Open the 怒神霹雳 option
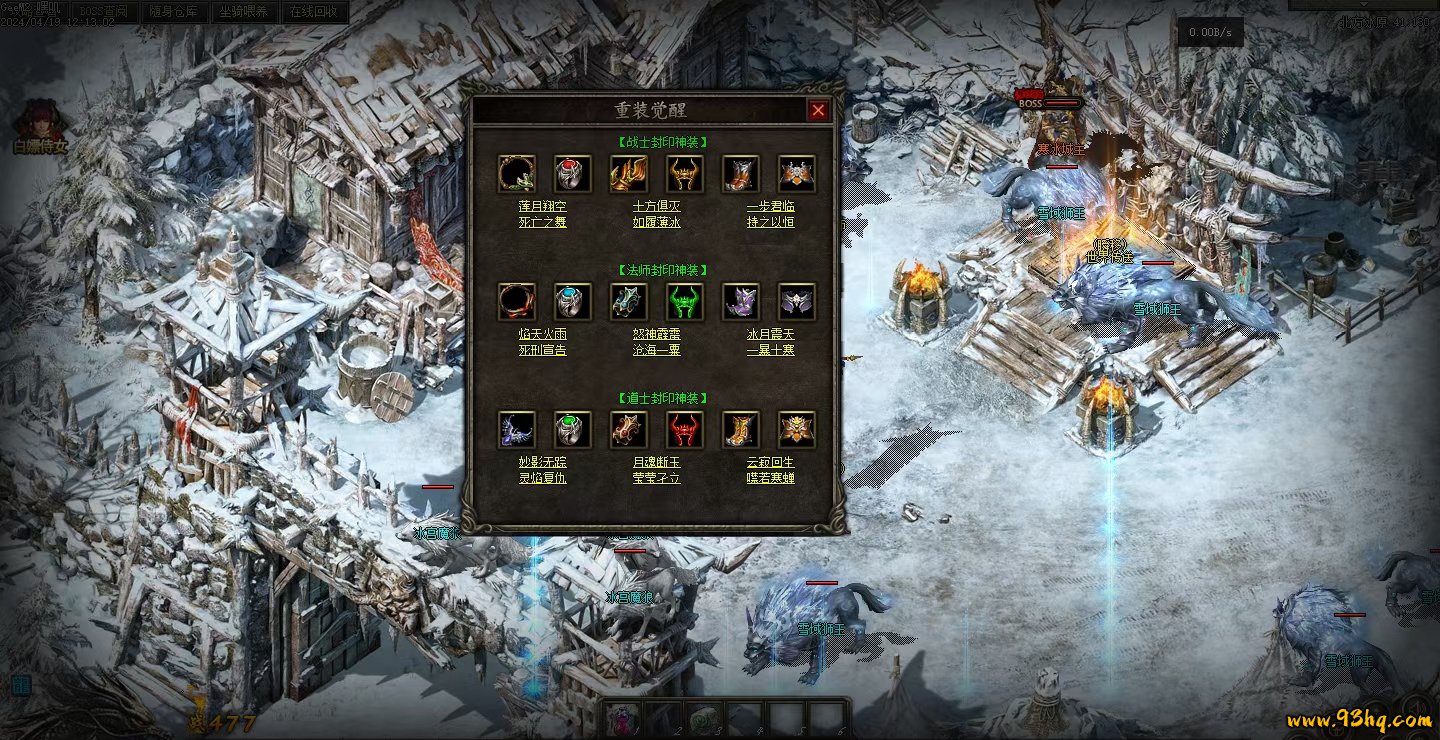The image size is (1440, 740). [657, 334]
